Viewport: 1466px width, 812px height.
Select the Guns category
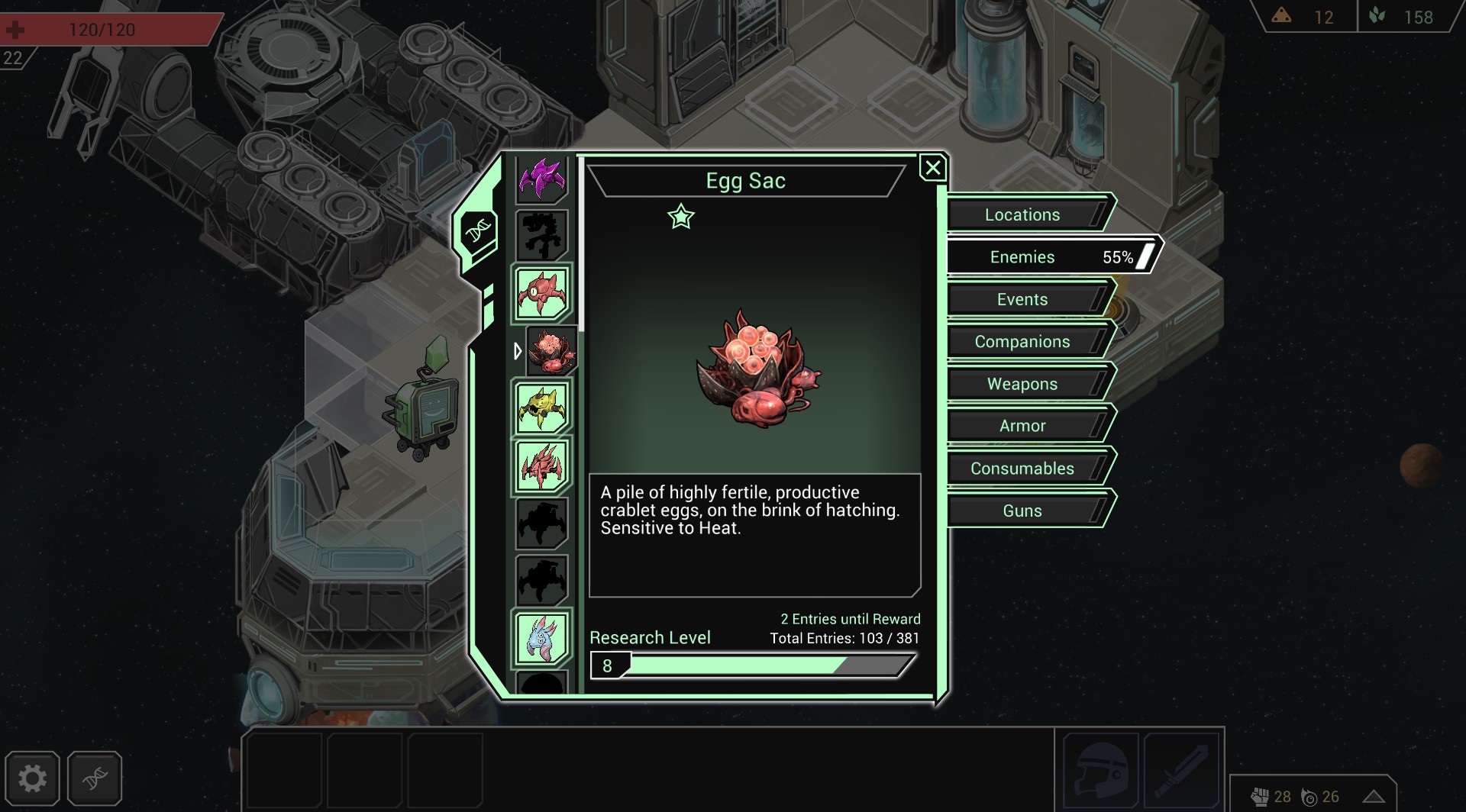pyautogui.click(x=1022, y=511)
